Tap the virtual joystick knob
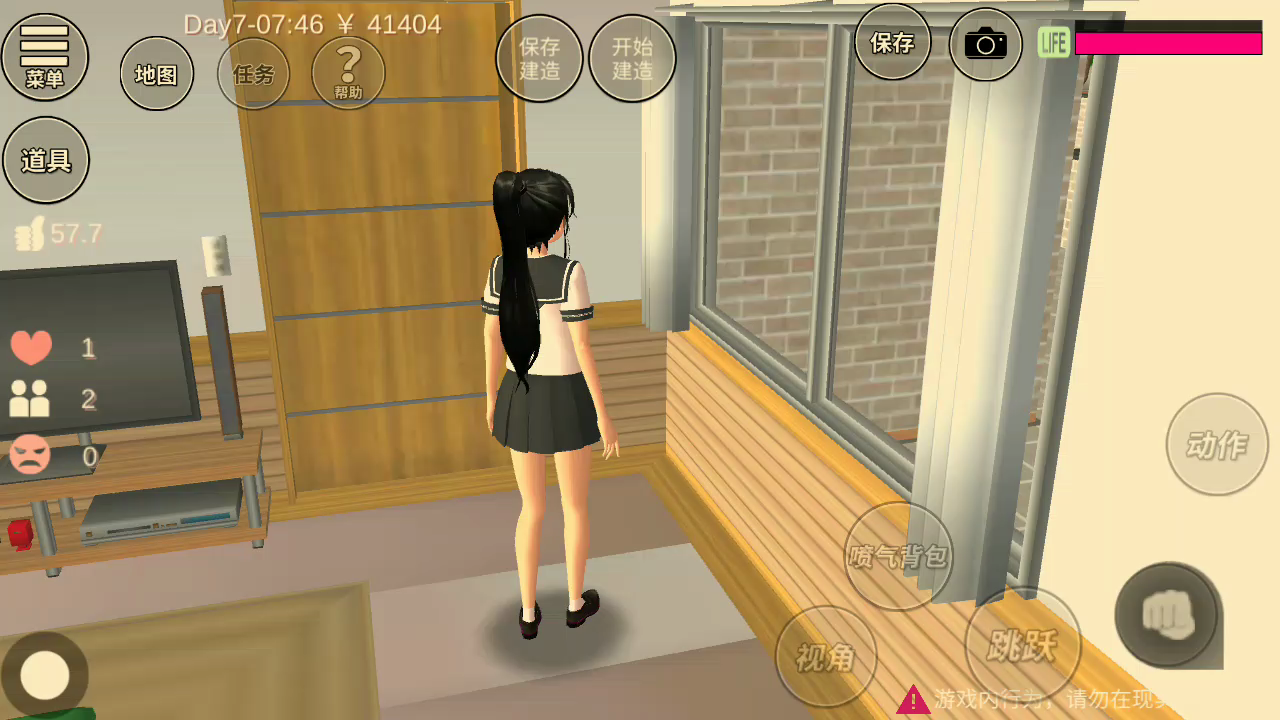The image size is (1280, 720). click(x=45, y=675)
